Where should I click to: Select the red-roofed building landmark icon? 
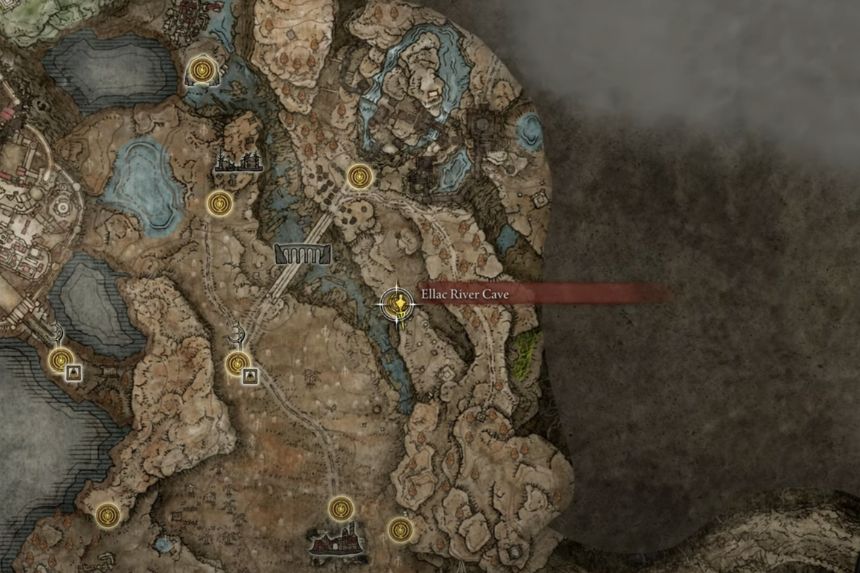[338, 543]
